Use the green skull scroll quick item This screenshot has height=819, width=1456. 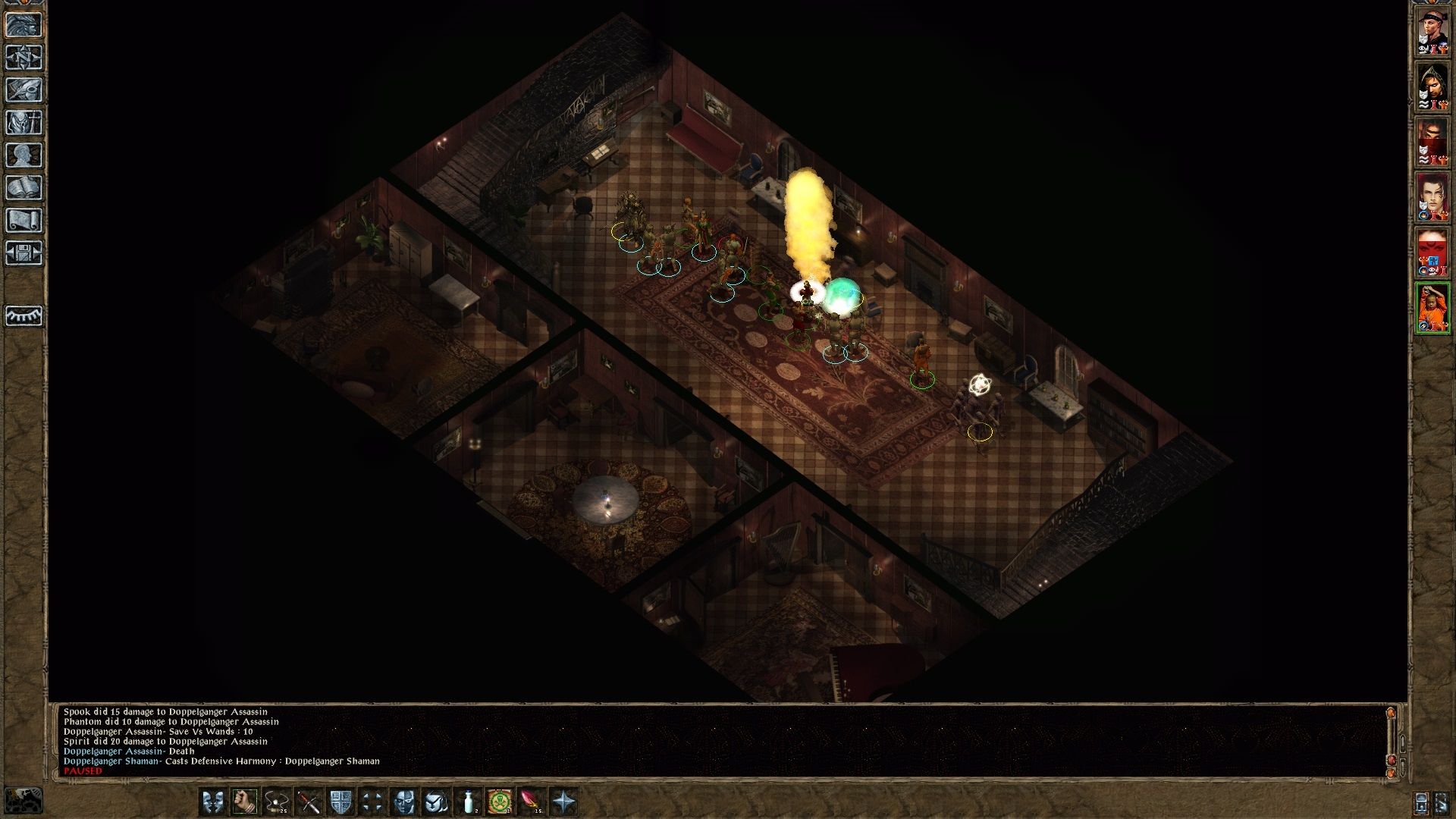[500, 802]
